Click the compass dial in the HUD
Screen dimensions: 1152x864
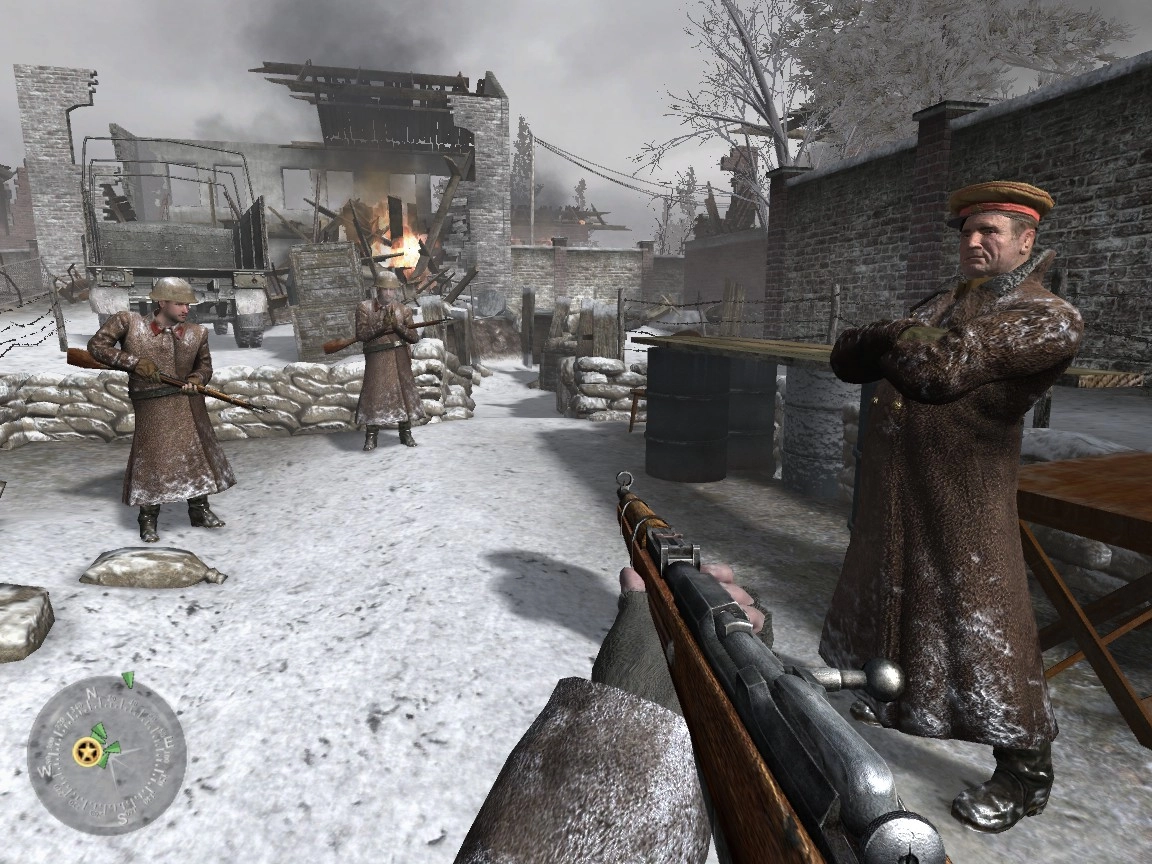coord(107,755)
